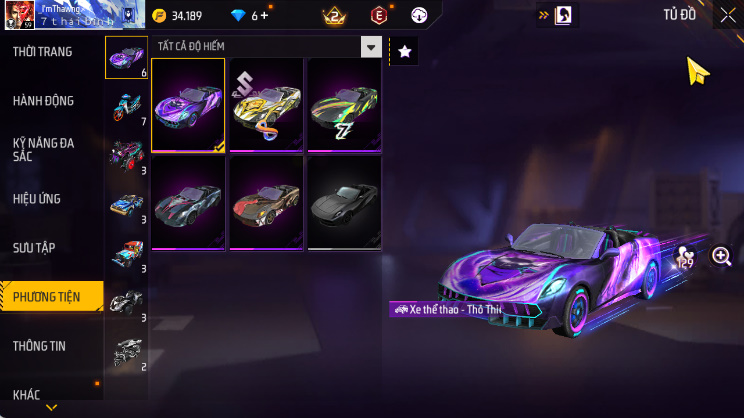Close the Tủ Đồ vault screen
The image size is (744, 418).
click(727, 15)
